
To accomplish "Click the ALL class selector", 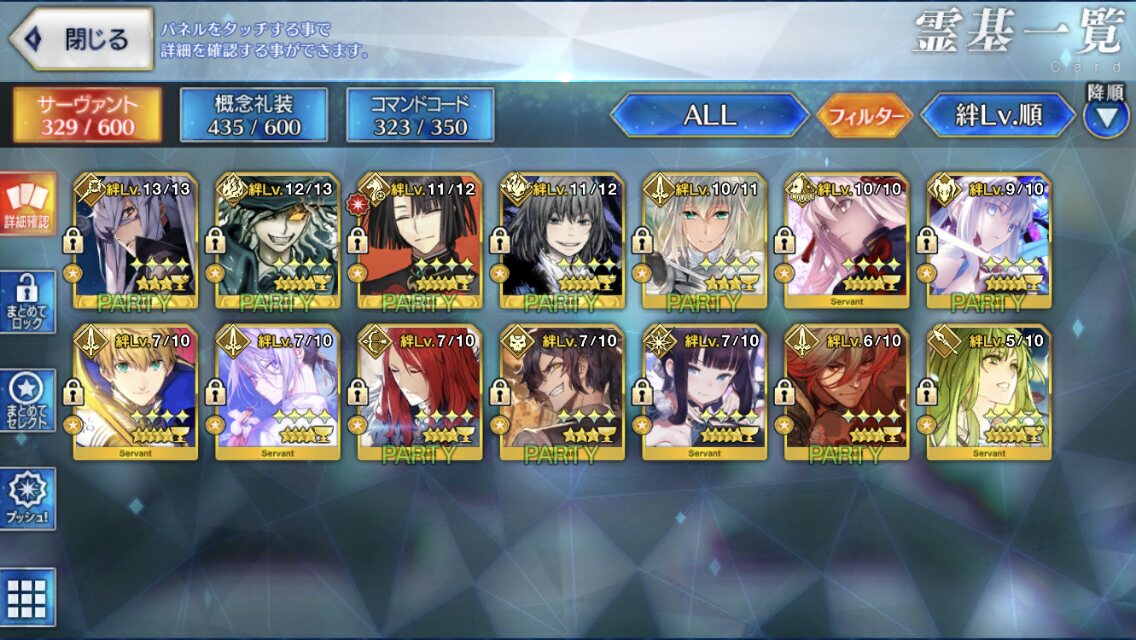I will [x=709, y=115].
